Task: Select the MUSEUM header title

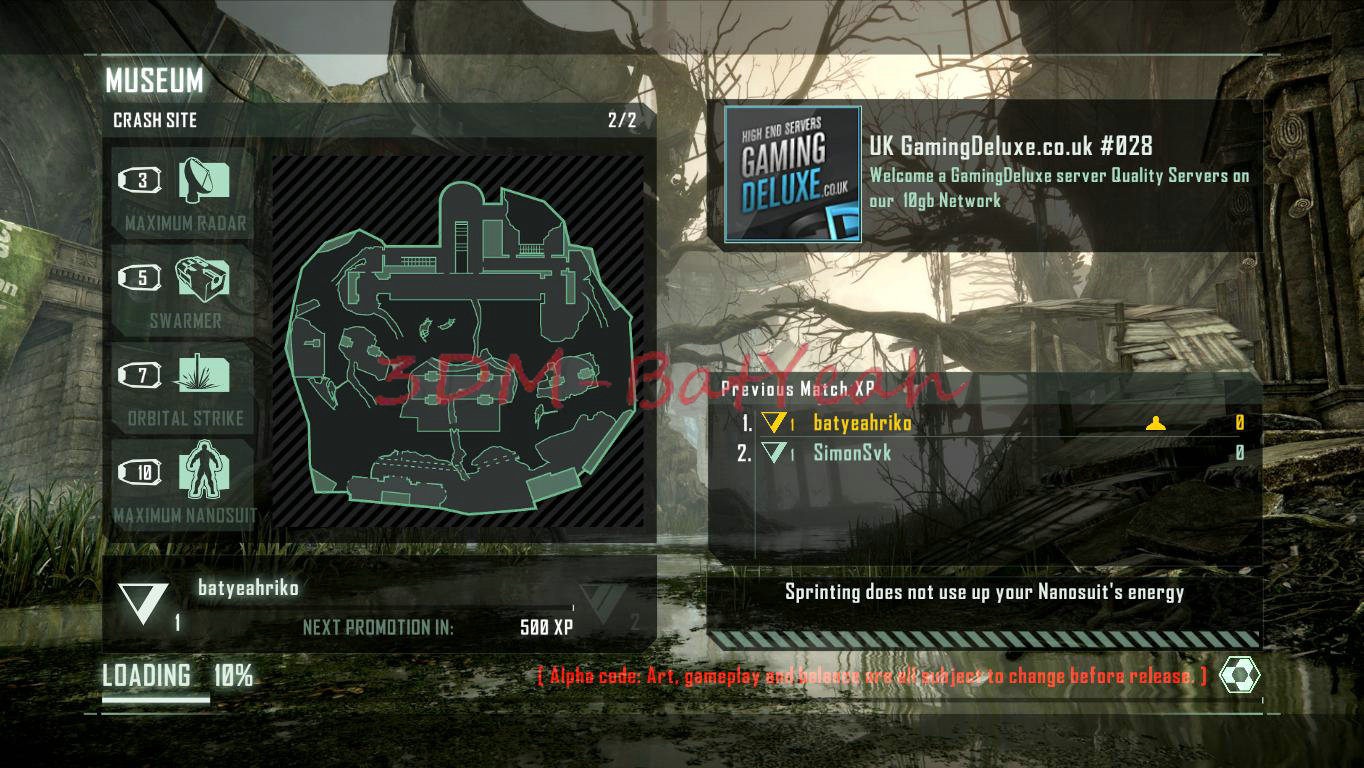Action: 155,82
